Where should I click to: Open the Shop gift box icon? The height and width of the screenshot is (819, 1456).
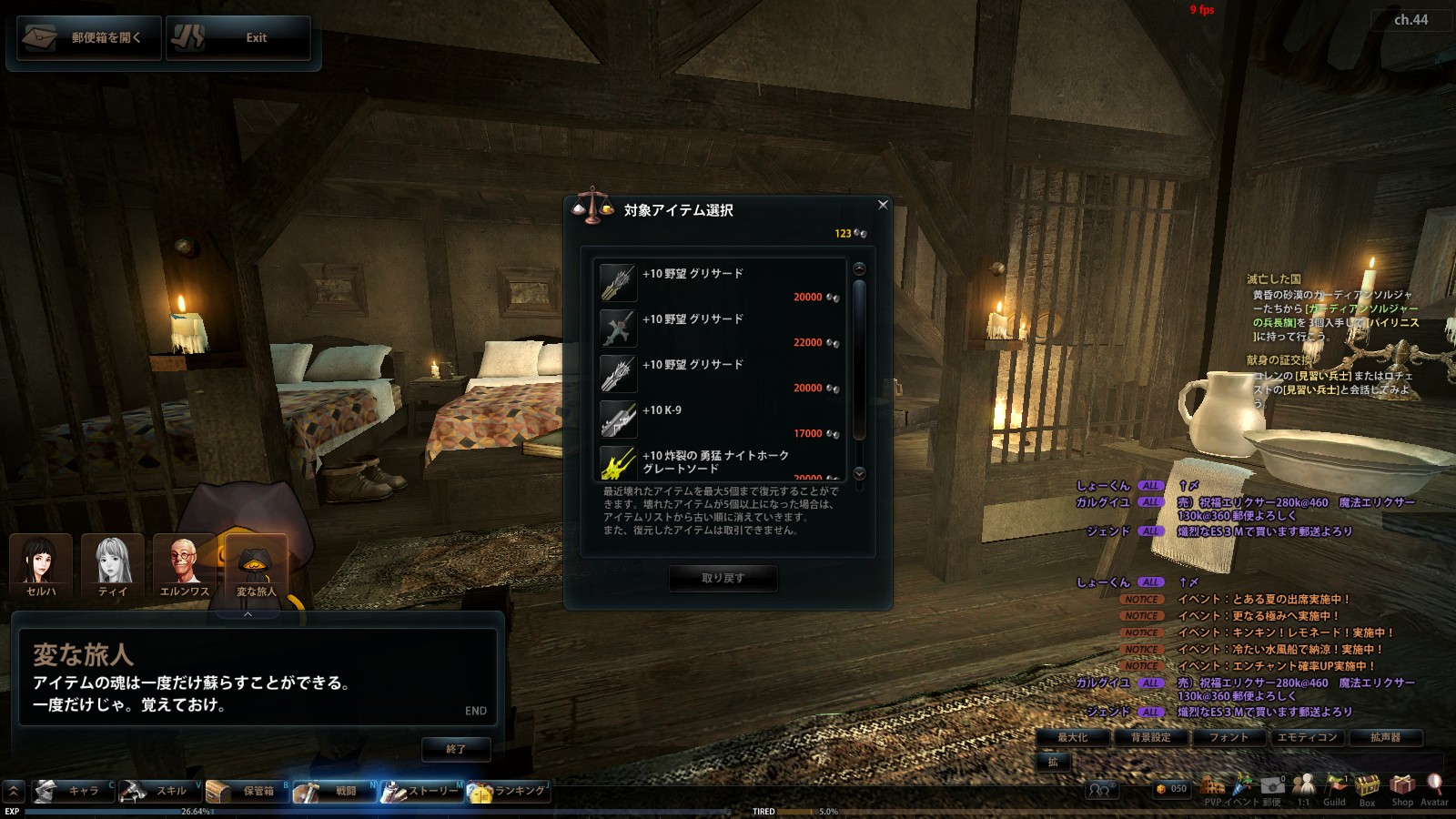pos(1402,787)
